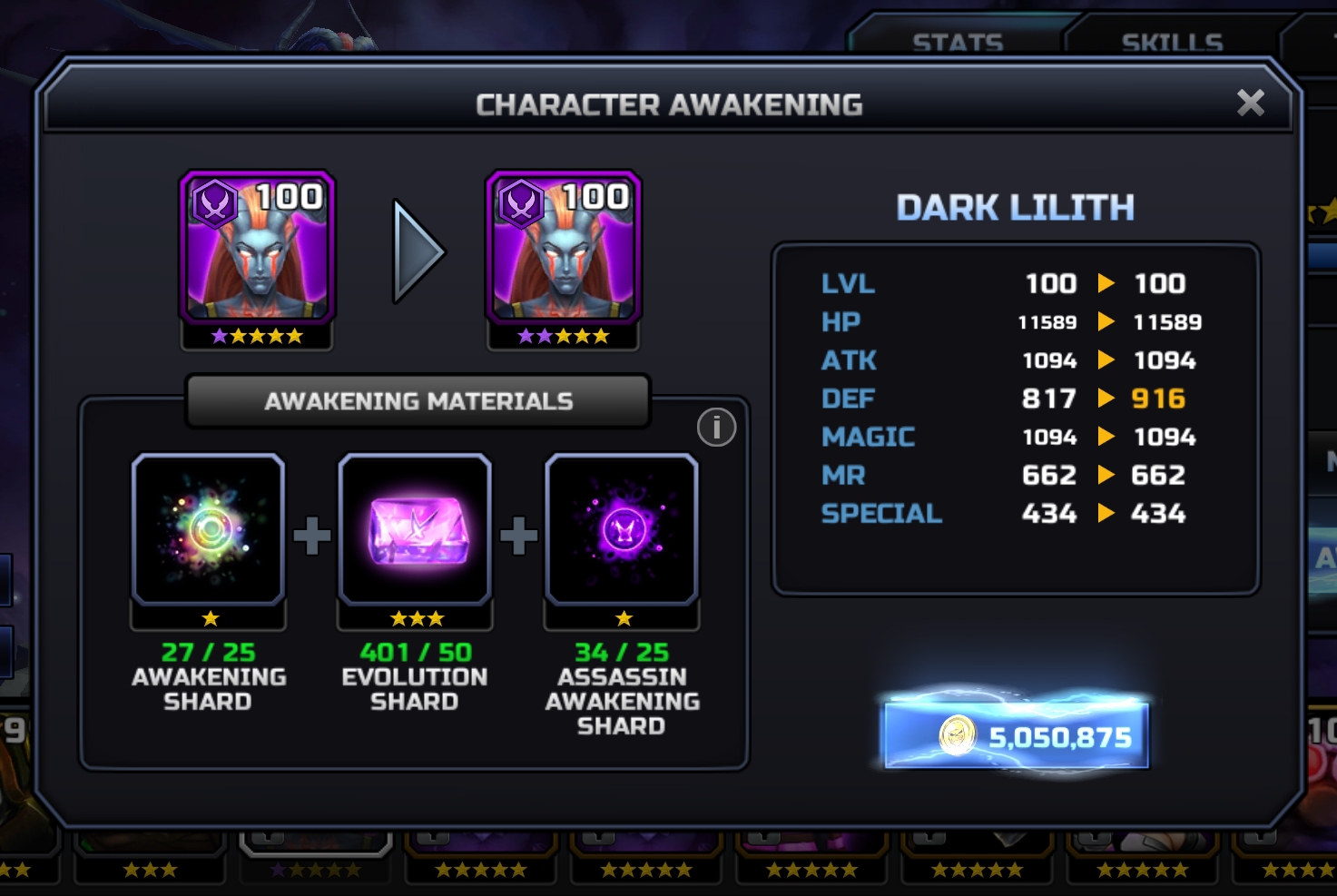
Task: Close the Character Awakening dialog
Action: [x=1250, y=103]
